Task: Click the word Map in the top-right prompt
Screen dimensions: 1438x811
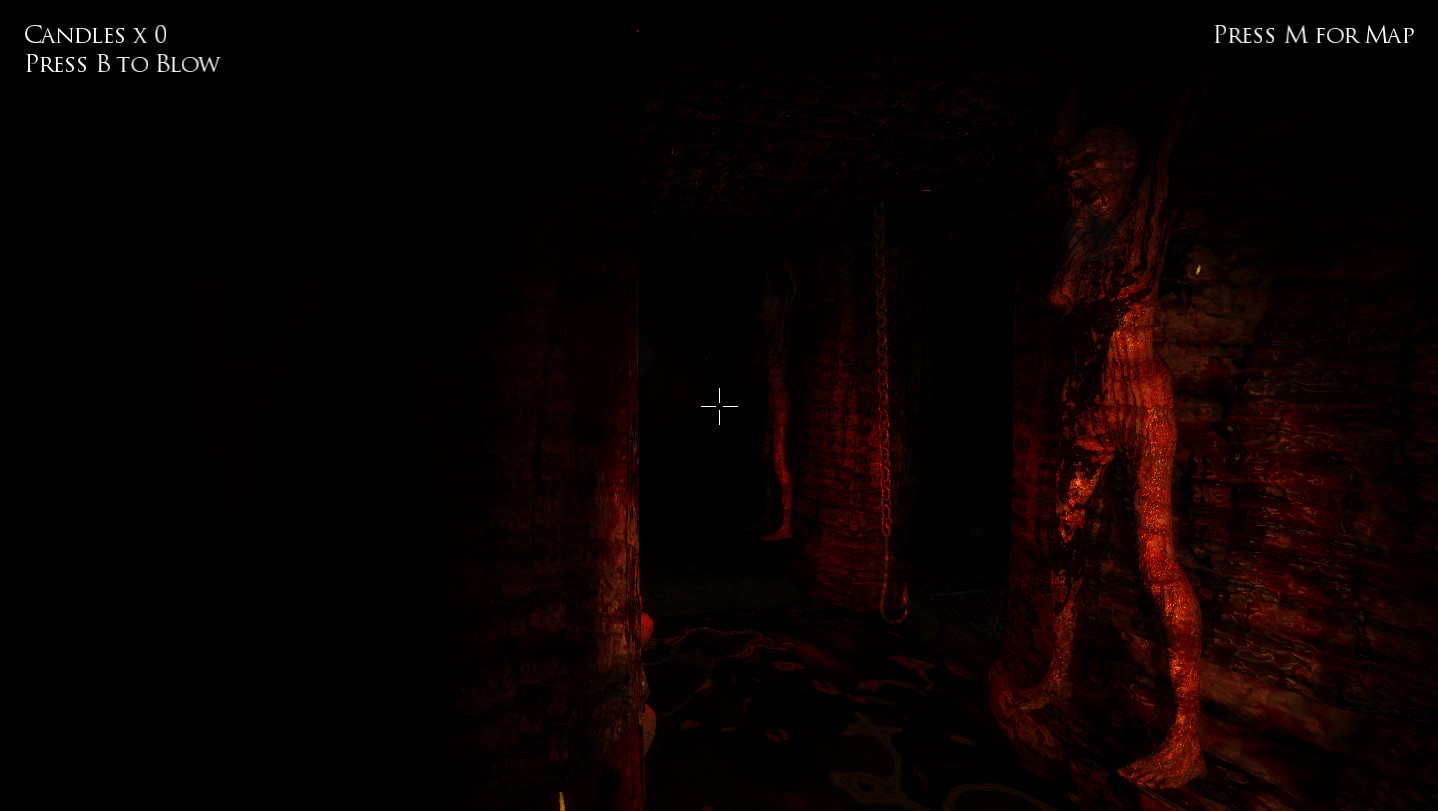Action: point(1388,34)
